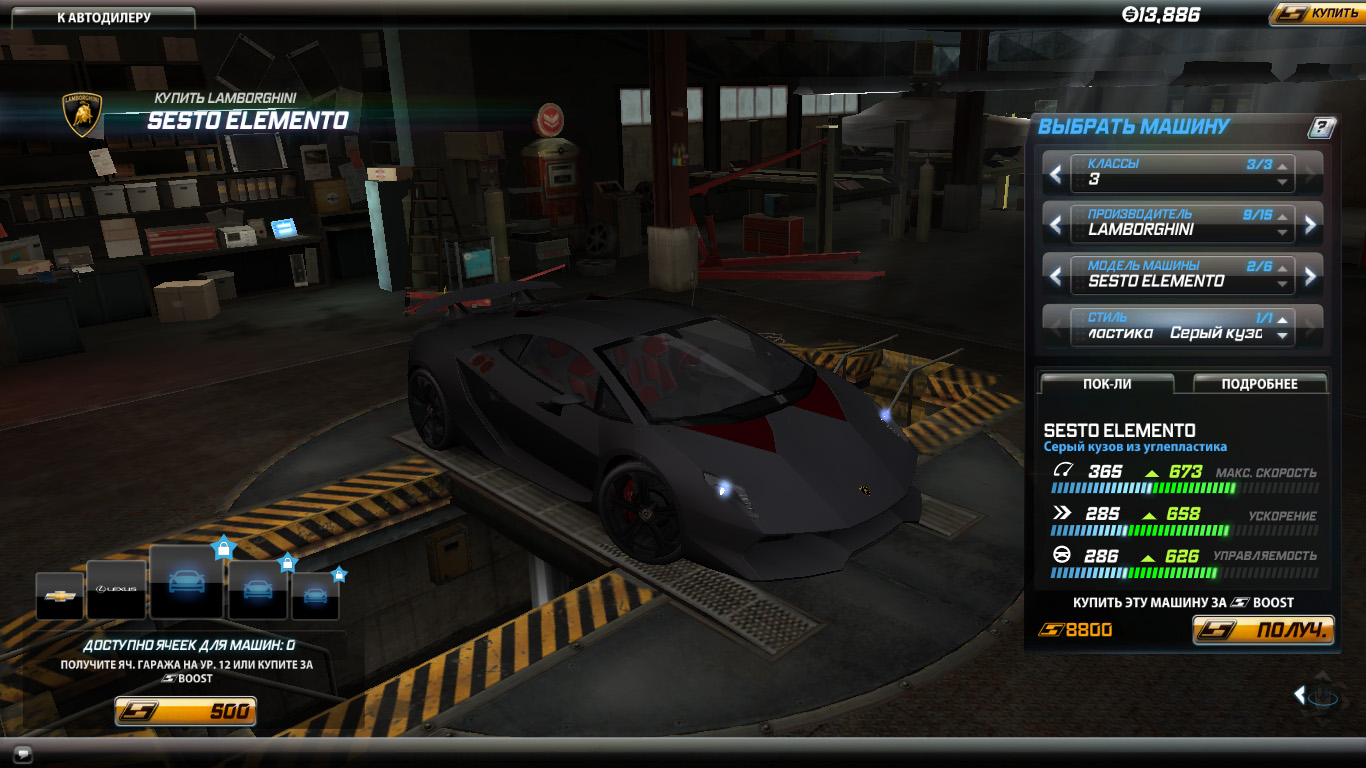Open the Классы dropdown

click(1182, 172)
